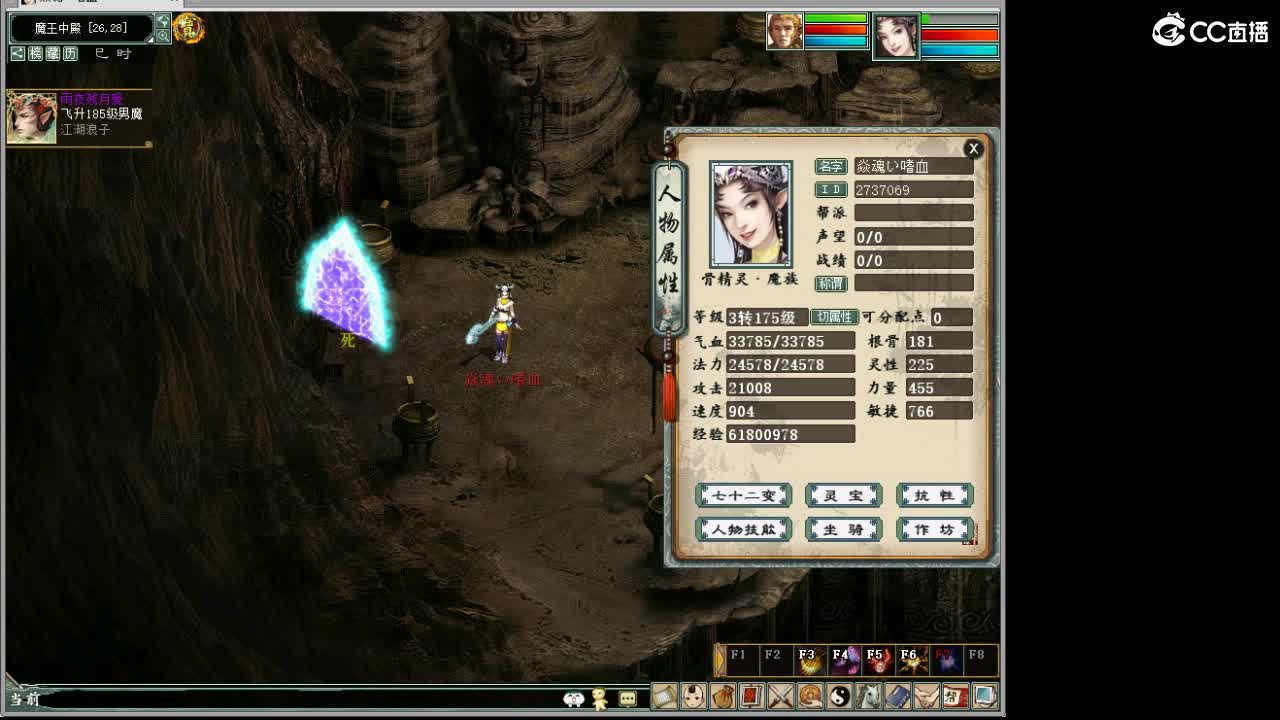Viewport: 1280px width, 720px height.
Task: Select the character face icon on the toolbar
Action: 695,696
